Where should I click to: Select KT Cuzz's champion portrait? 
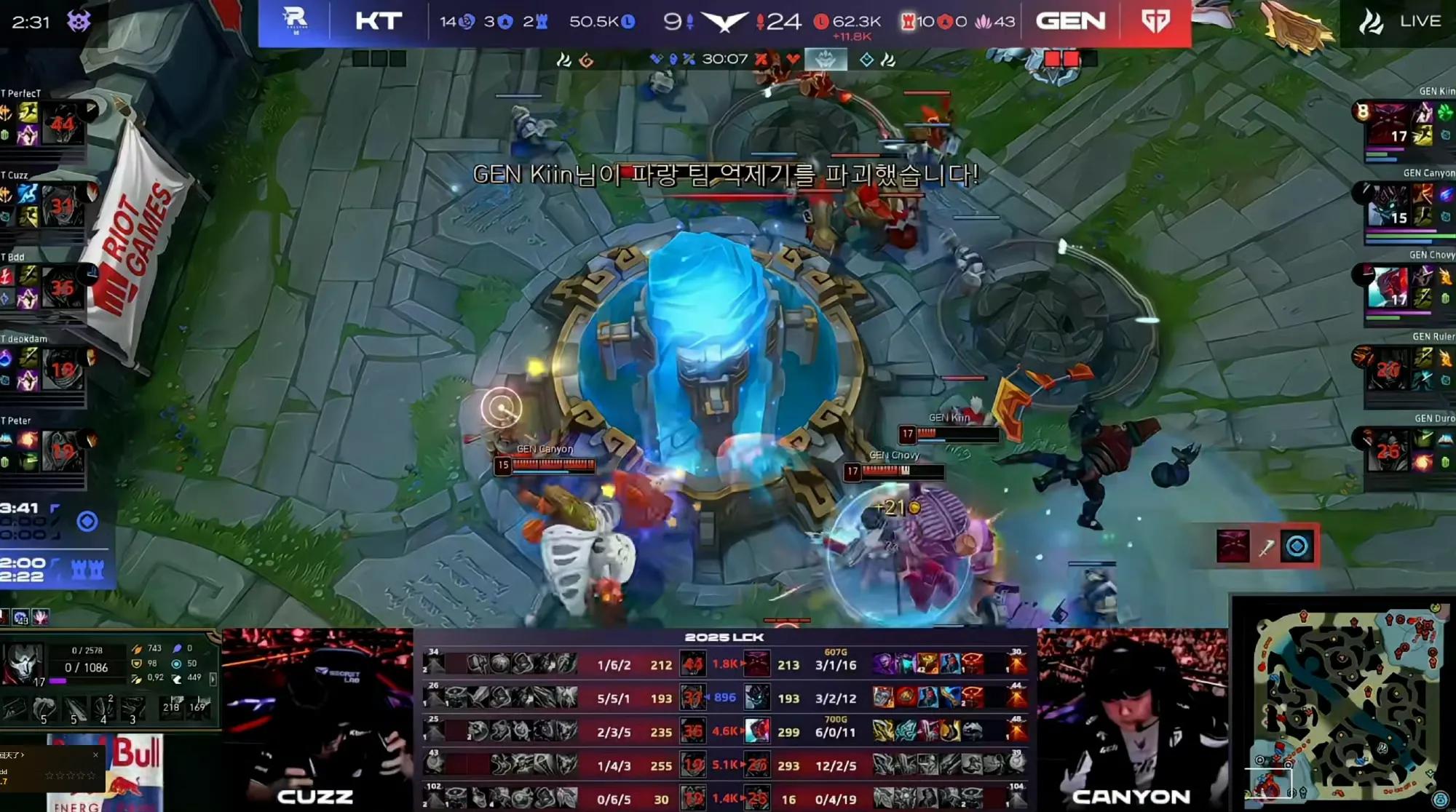click(62, 205)
